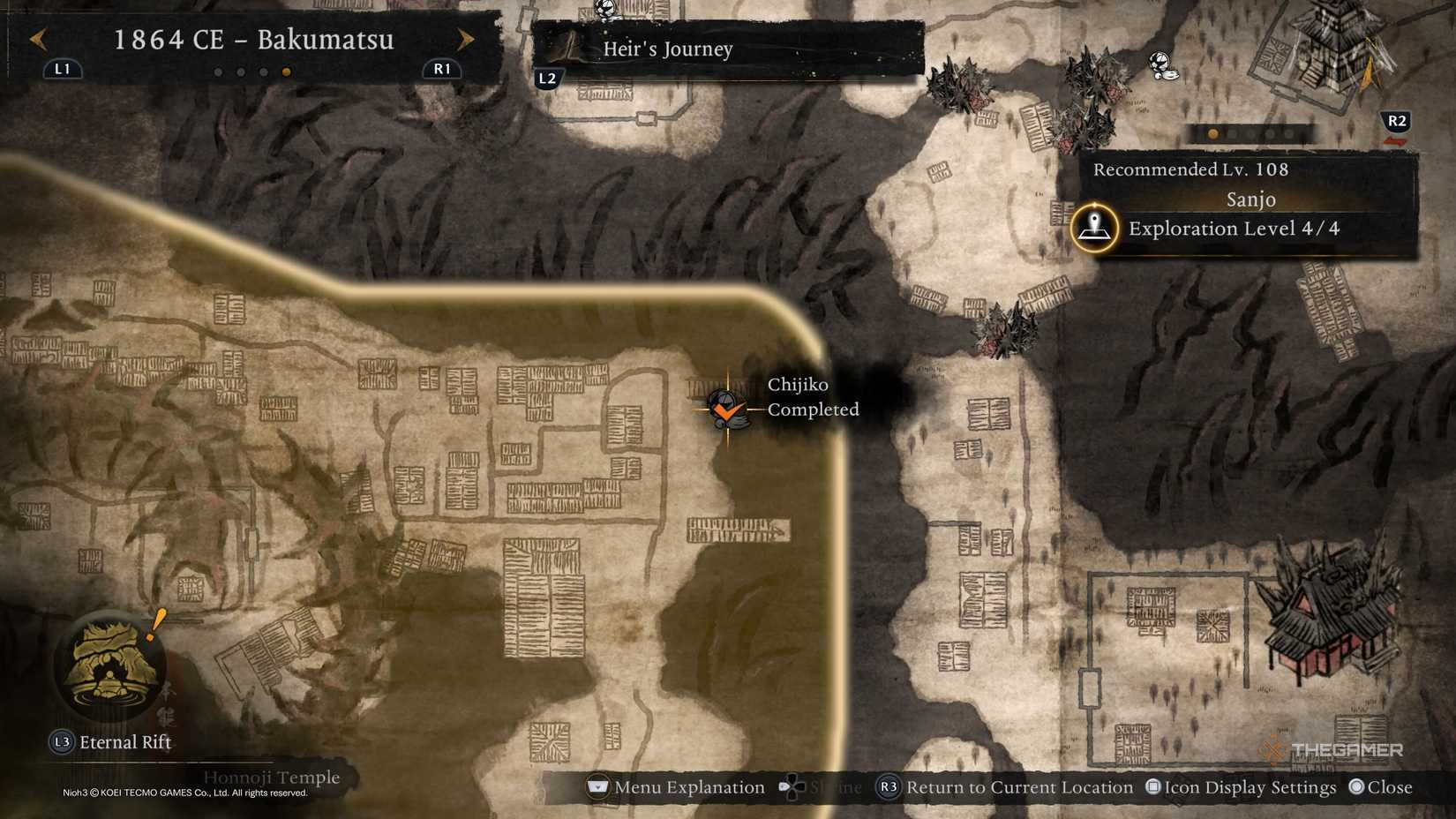Open the Eternal Rift portal icon
The height and width of the screenshot is (819, 1456).
point(108,666)
